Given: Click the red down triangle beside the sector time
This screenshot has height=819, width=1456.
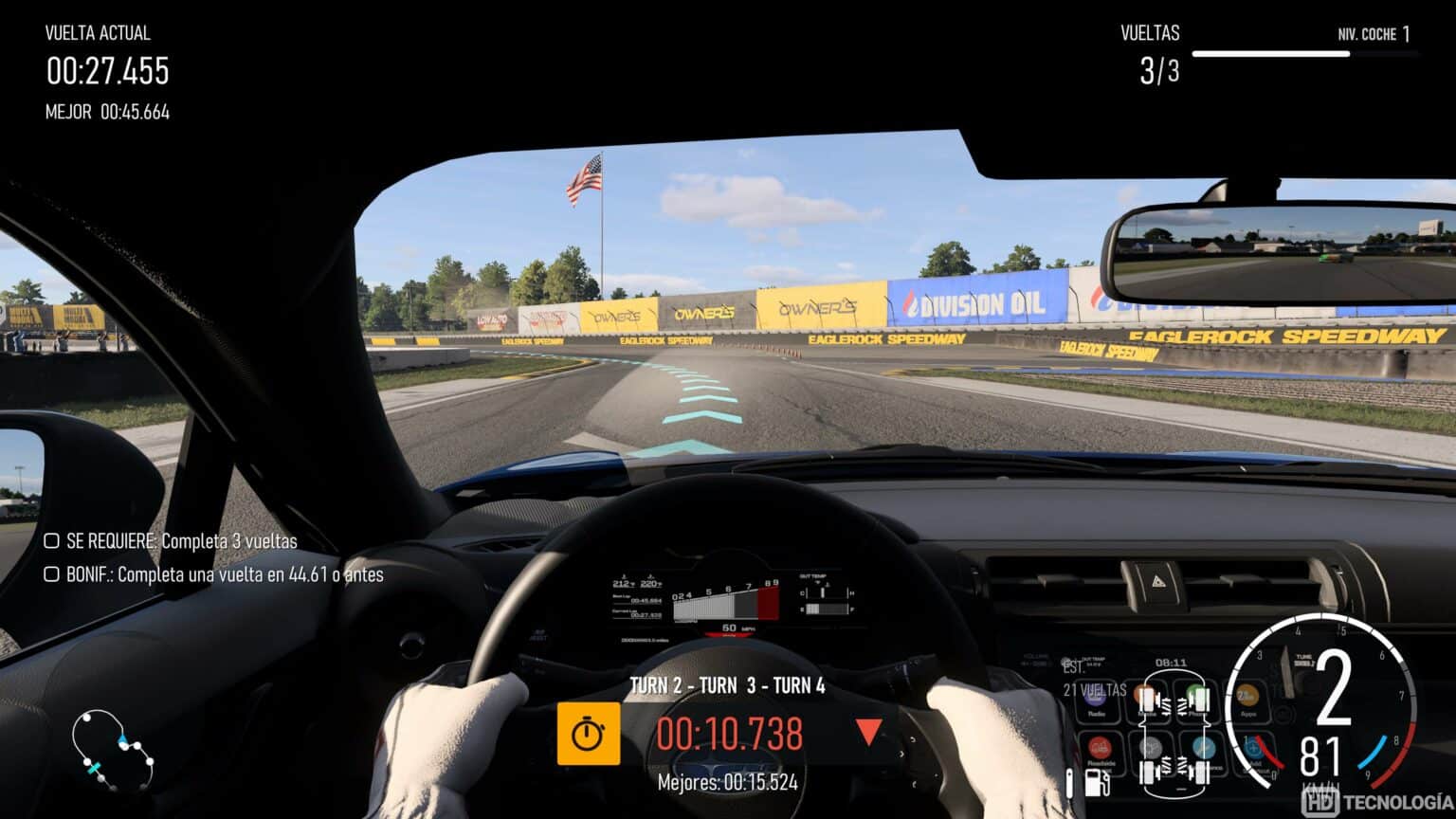Looking at the screenshot, I should (x=867, y=732).
